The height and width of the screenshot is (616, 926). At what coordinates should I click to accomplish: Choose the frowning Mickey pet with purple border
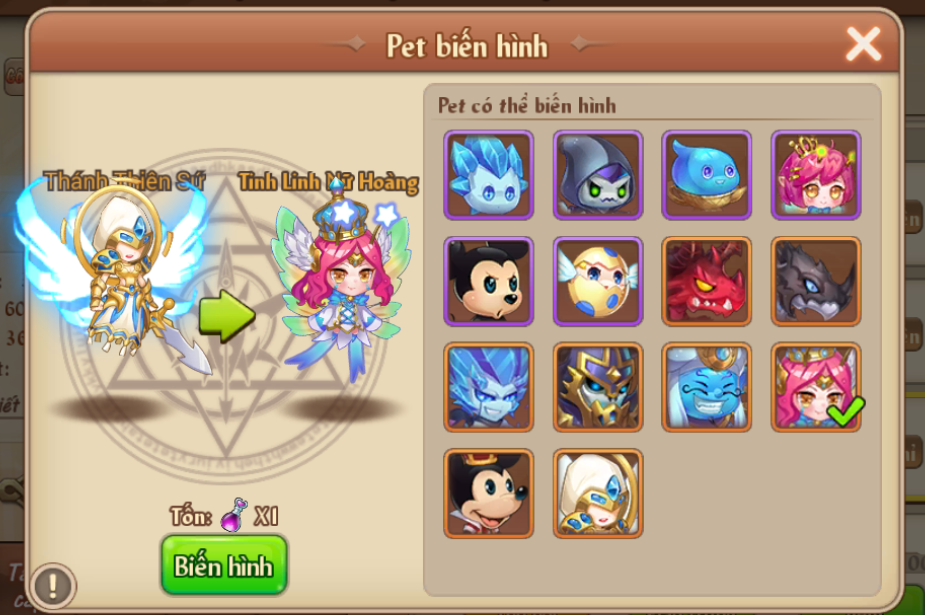tap(489, 281)
